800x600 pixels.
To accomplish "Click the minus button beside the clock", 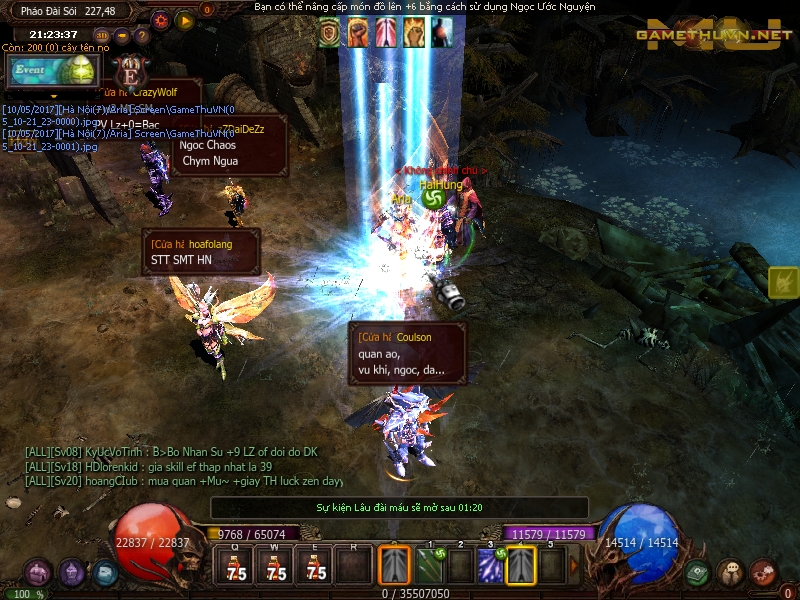I will [x=121, y=35].
